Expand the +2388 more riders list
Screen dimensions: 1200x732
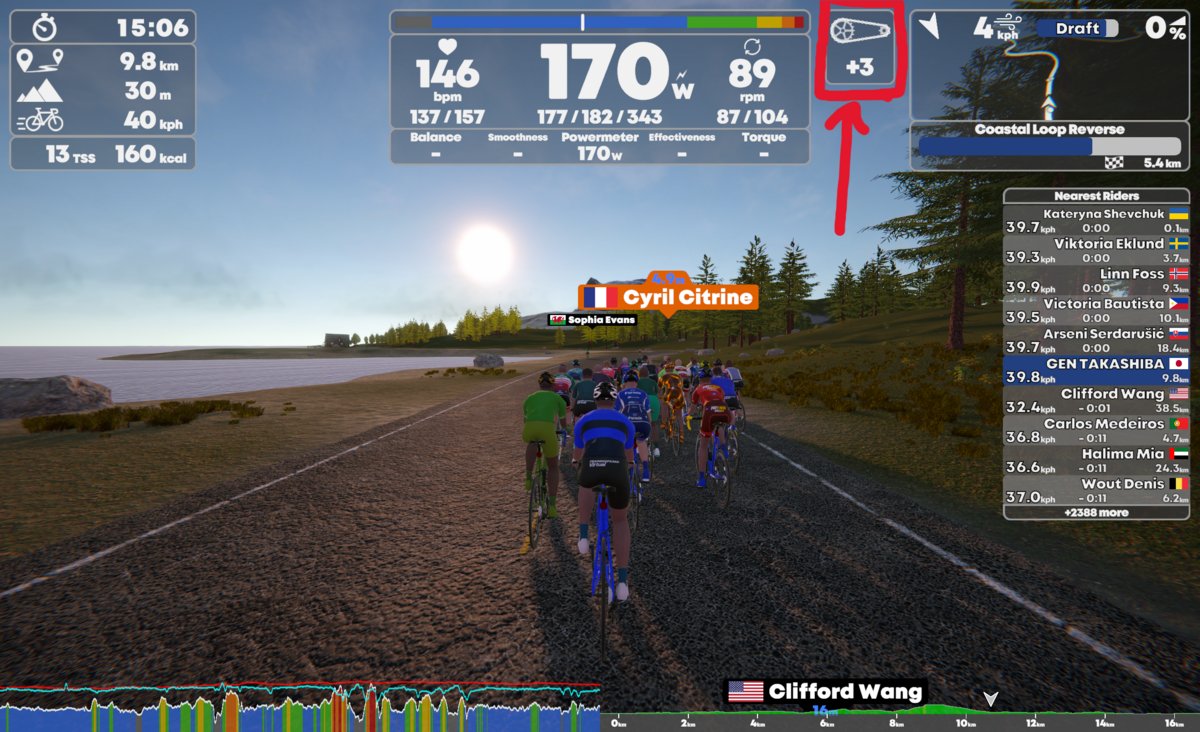1096,513
